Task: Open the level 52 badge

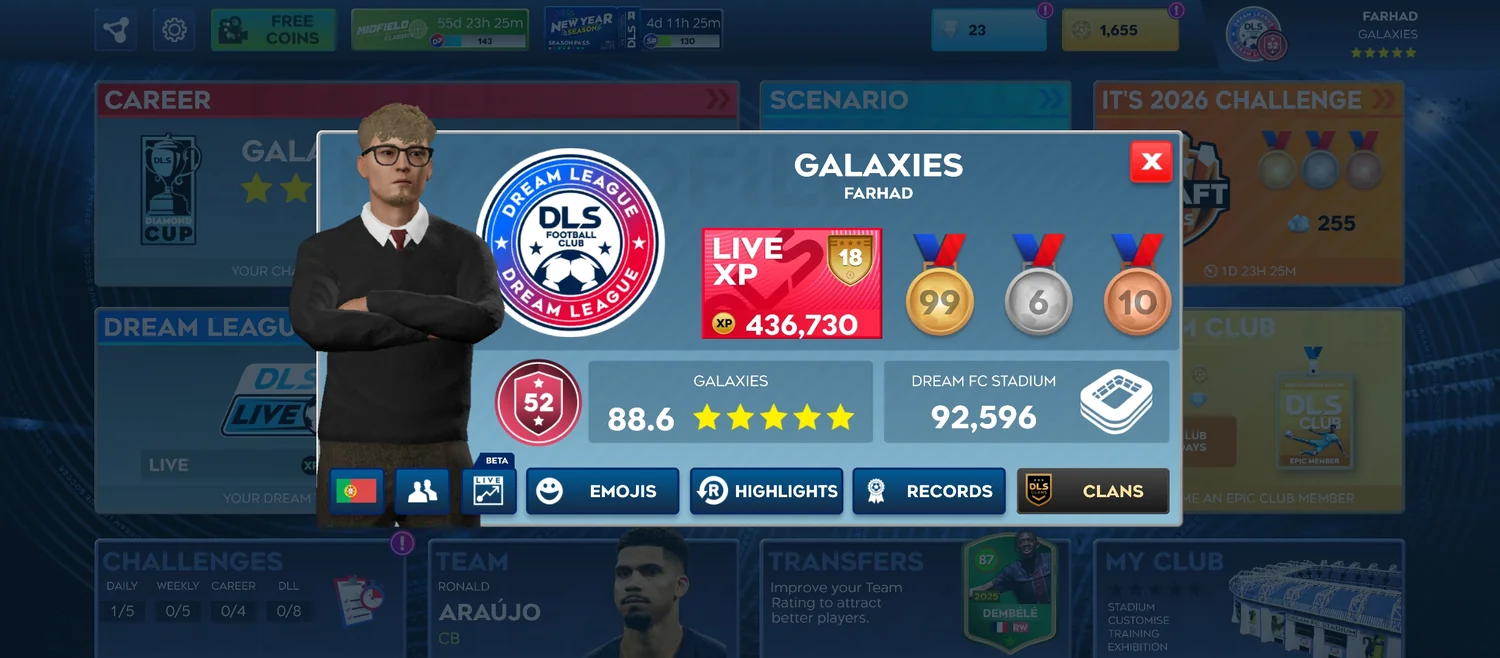Action: pyautogui.click(x=538, y=402)
